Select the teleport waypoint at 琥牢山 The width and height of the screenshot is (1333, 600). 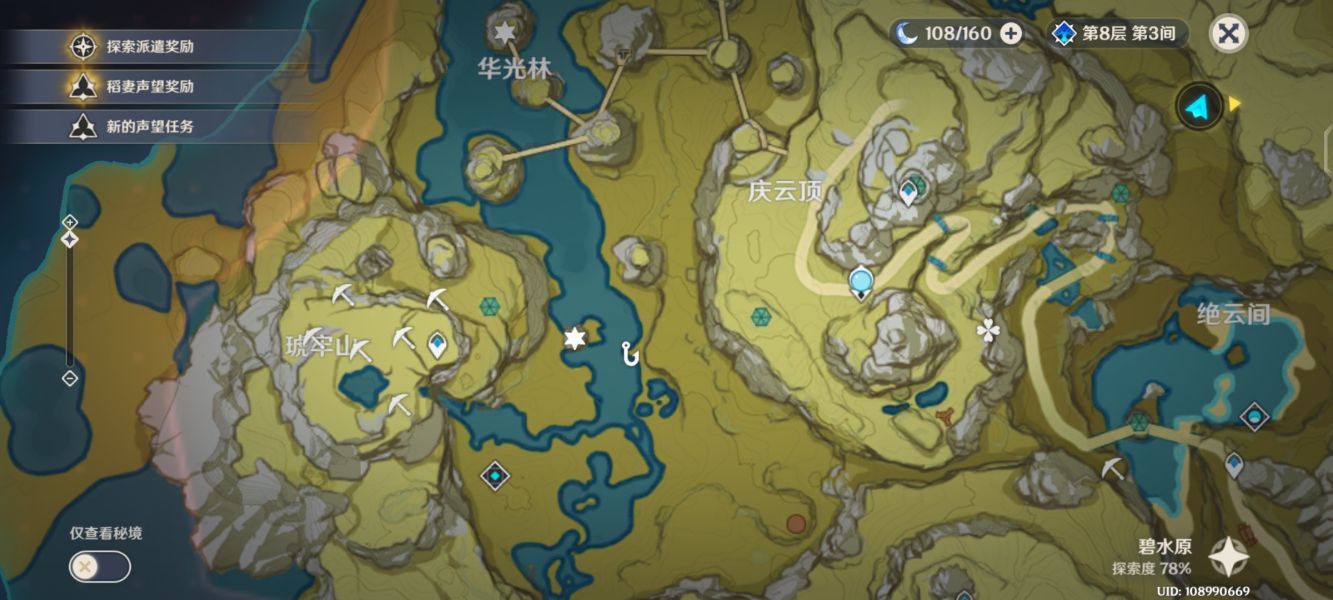coord(437,345)
